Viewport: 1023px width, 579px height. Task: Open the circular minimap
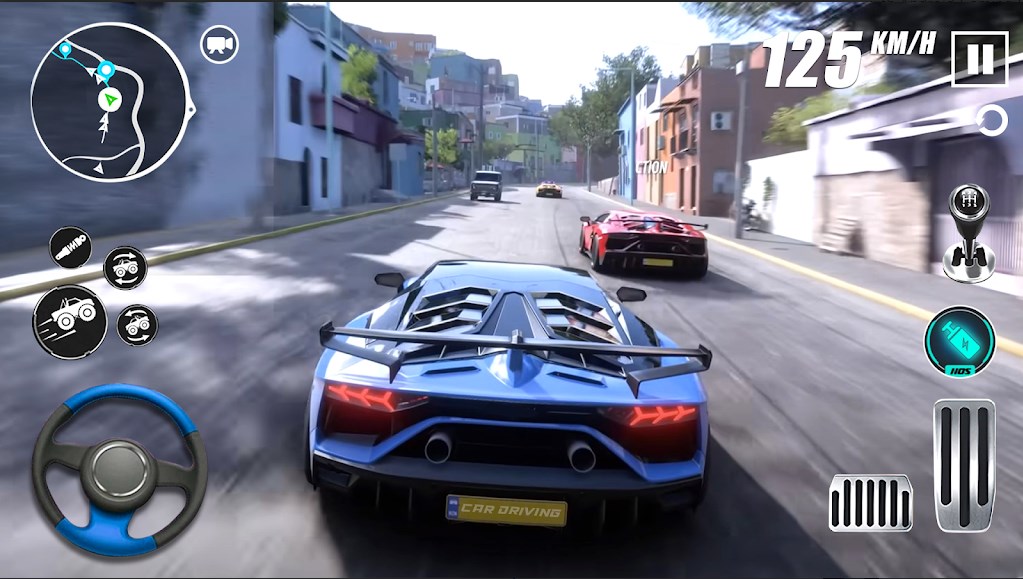tap(108, 100)
